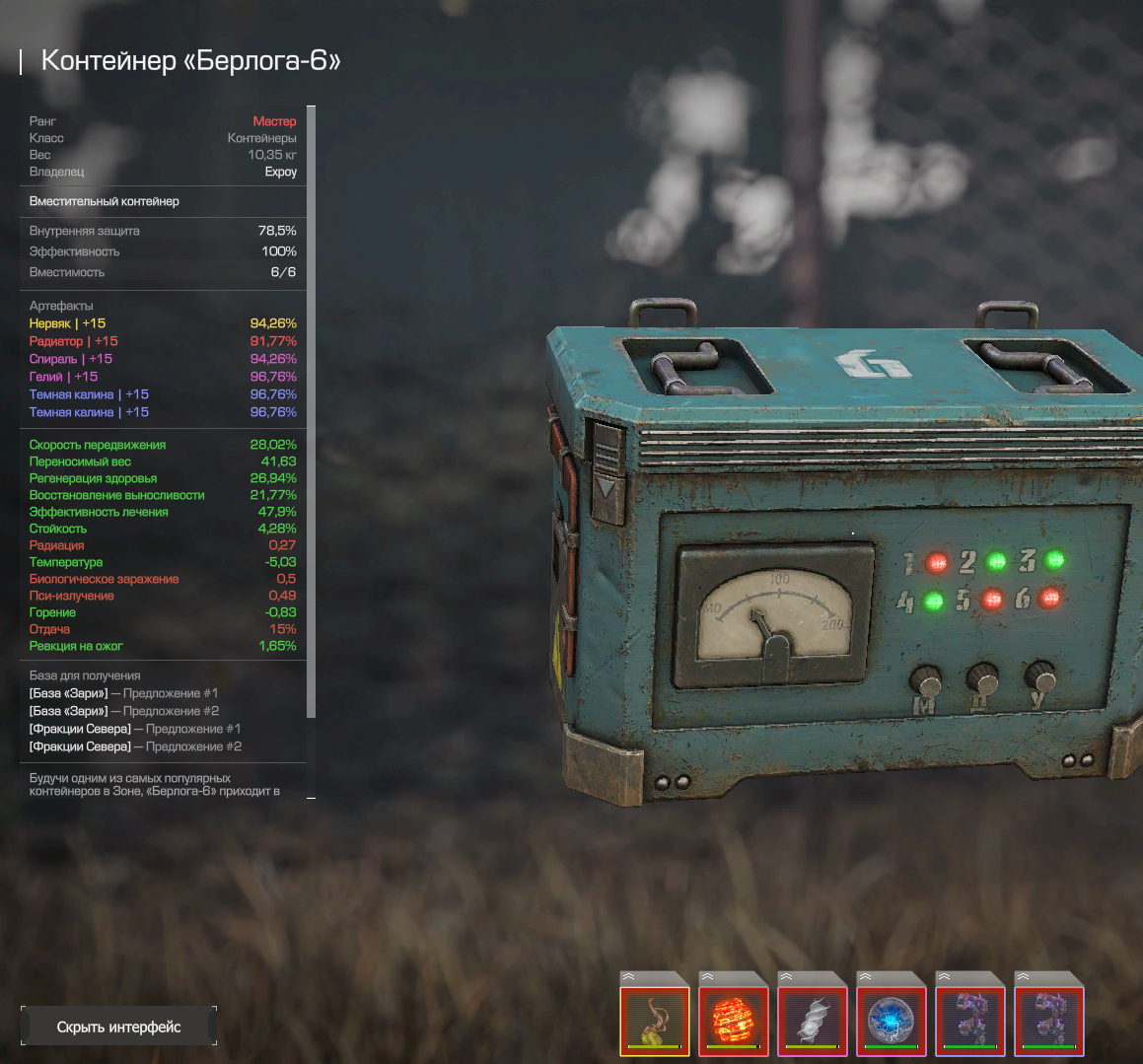1143x1064 pixels.
Task: Select the Червяк artifact slot icon
Action: pyautogui.click(x=655, y=1021)
